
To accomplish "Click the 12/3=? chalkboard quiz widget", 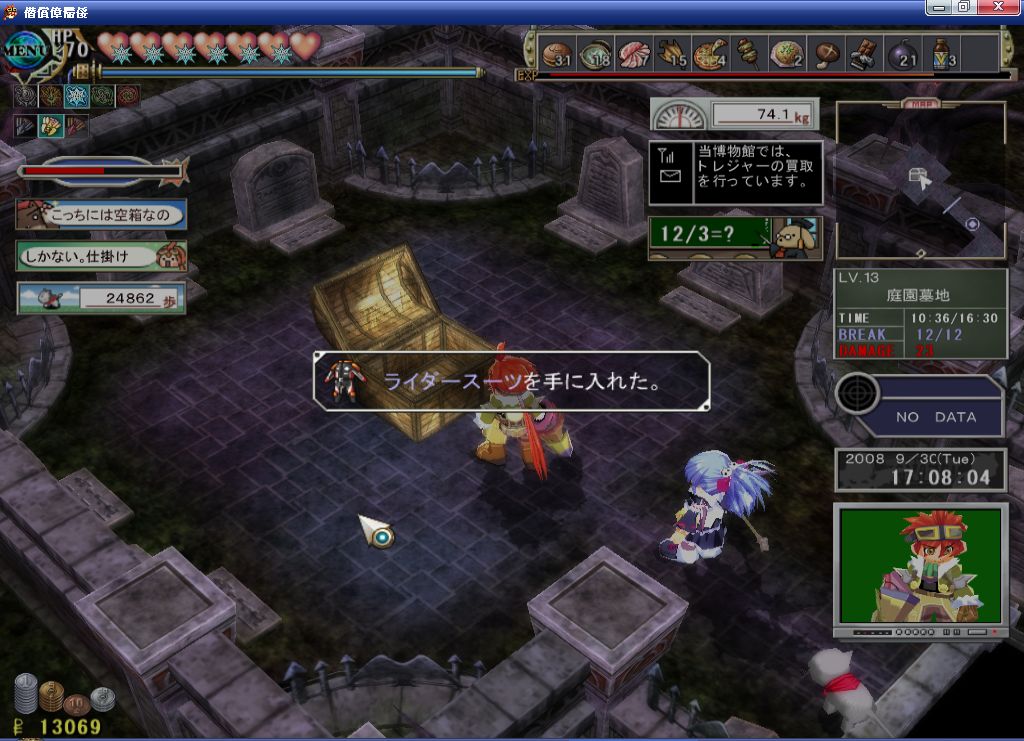I will [x=735, y=238].
